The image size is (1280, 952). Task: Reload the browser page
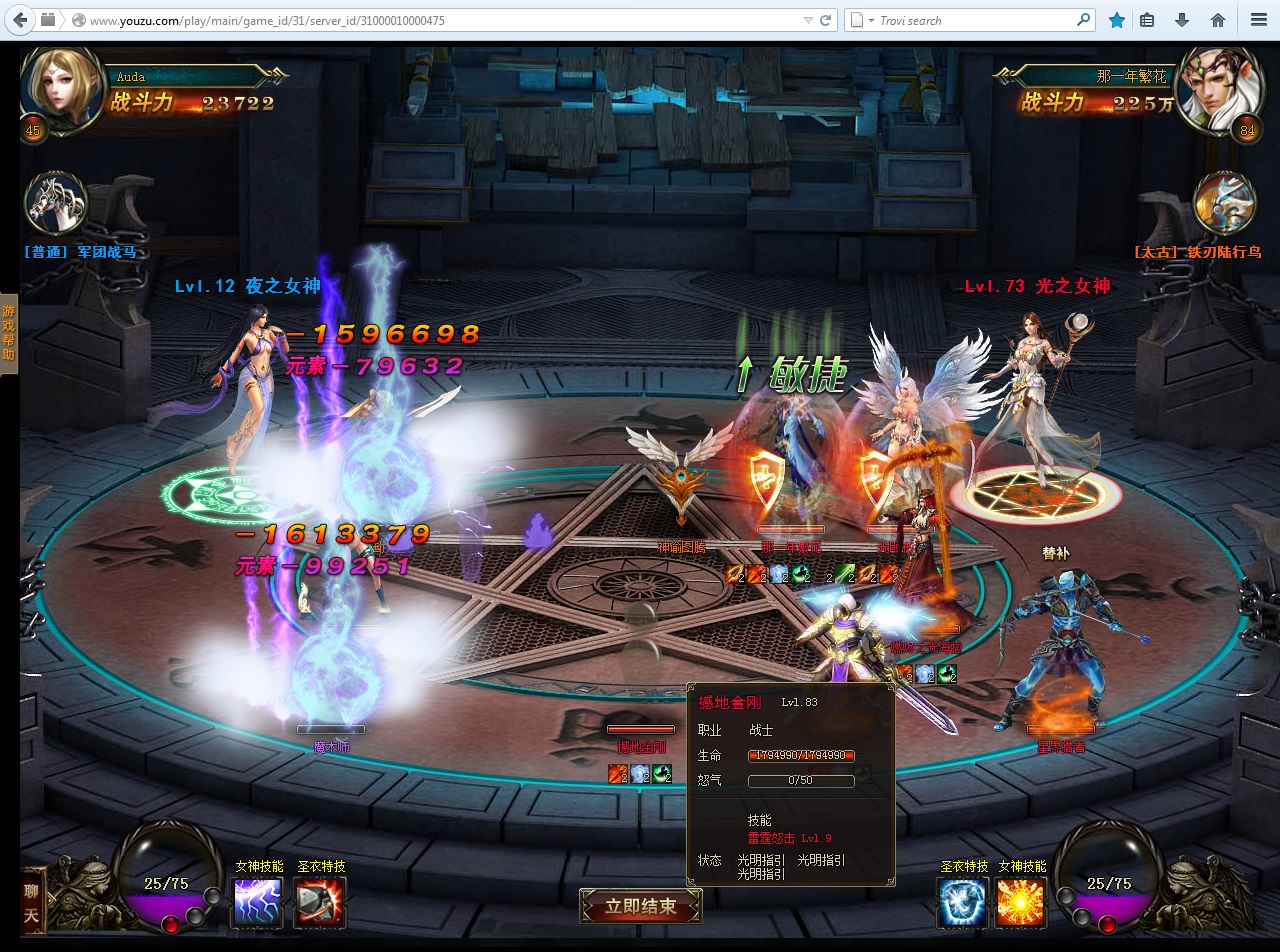[x=826, y=20]
